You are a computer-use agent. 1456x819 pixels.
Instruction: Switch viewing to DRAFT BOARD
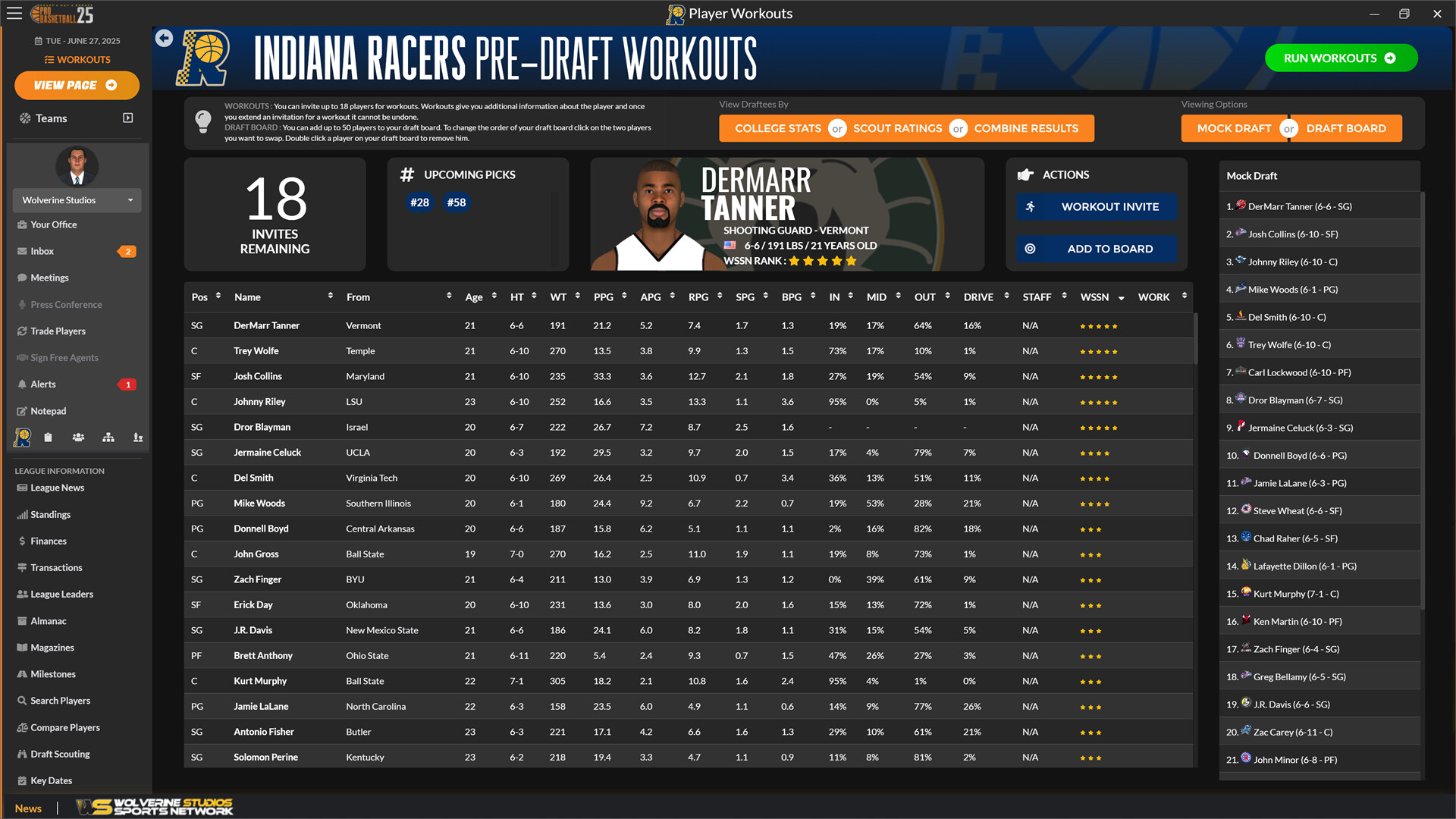click(1346, 128)
